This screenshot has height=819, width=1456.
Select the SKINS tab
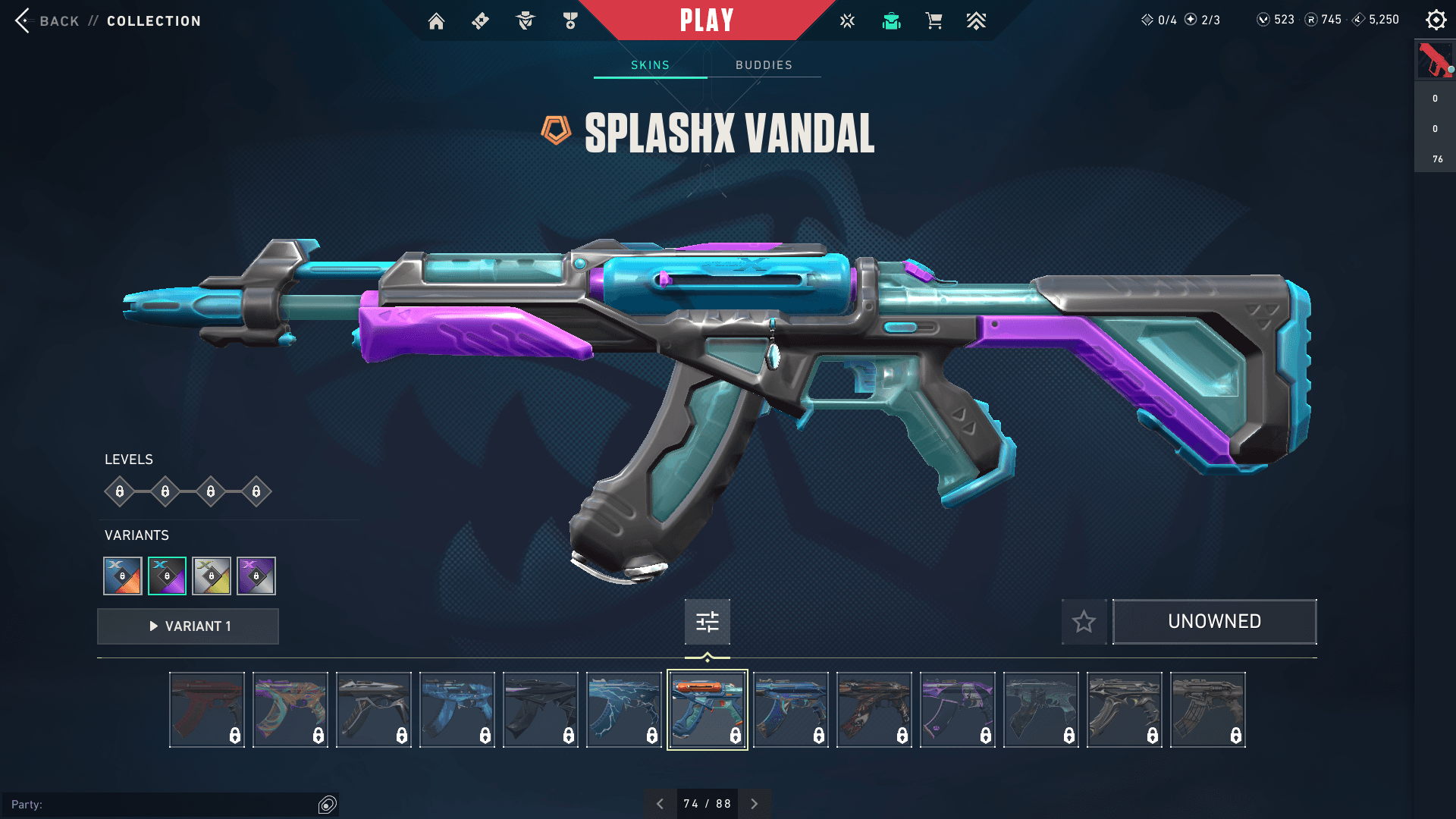pos(649,65)
